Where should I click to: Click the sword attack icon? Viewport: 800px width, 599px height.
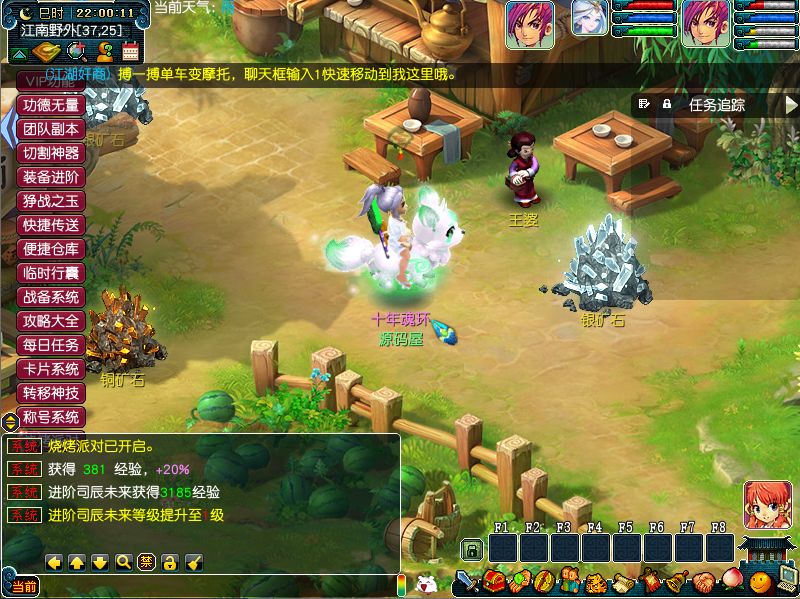[x=467, y=582]
